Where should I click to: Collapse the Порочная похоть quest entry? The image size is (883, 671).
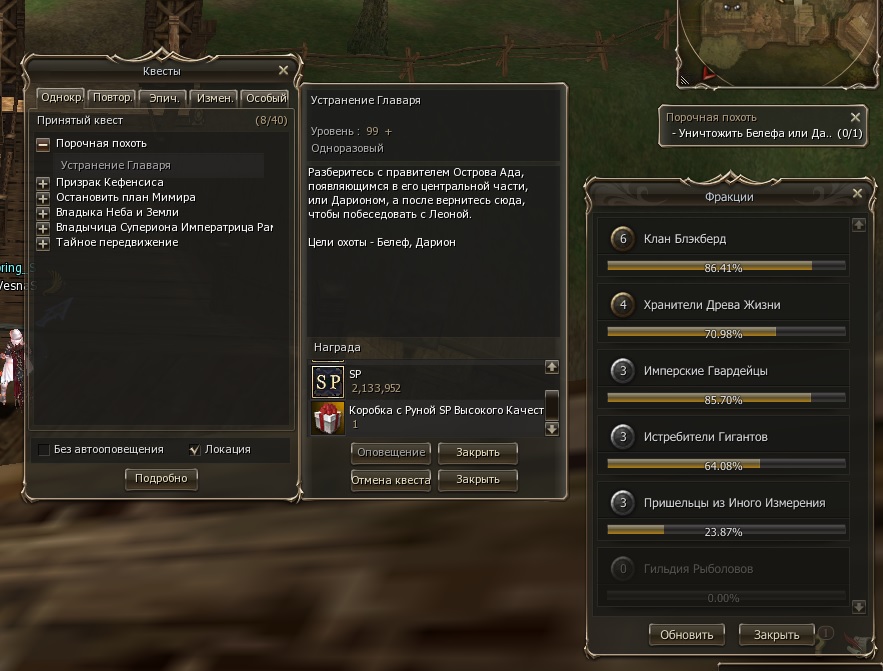tap(43, 144)
